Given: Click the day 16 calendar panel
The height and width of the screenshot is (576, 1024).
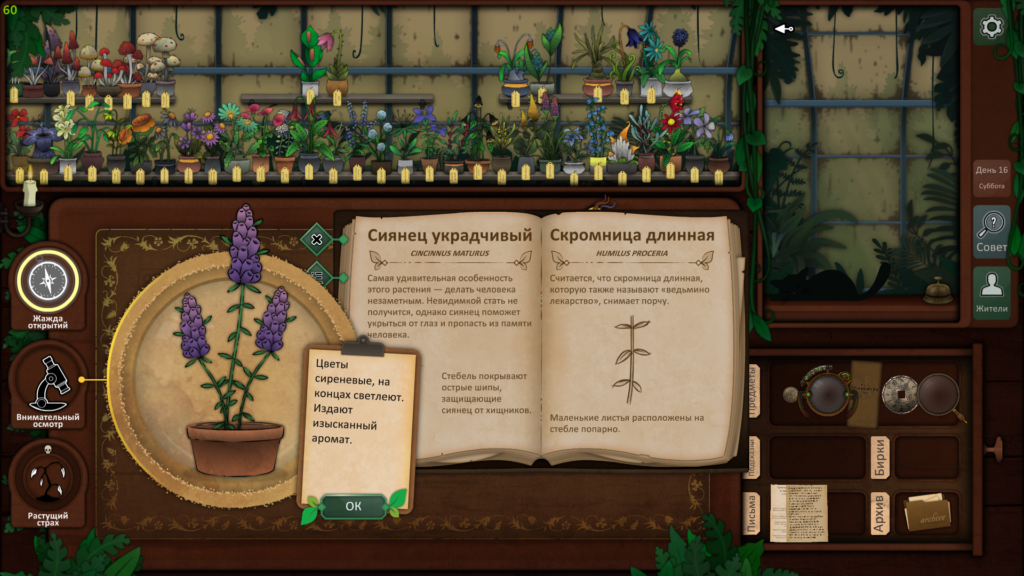Looking at the screenshot, I should [991, 176].
